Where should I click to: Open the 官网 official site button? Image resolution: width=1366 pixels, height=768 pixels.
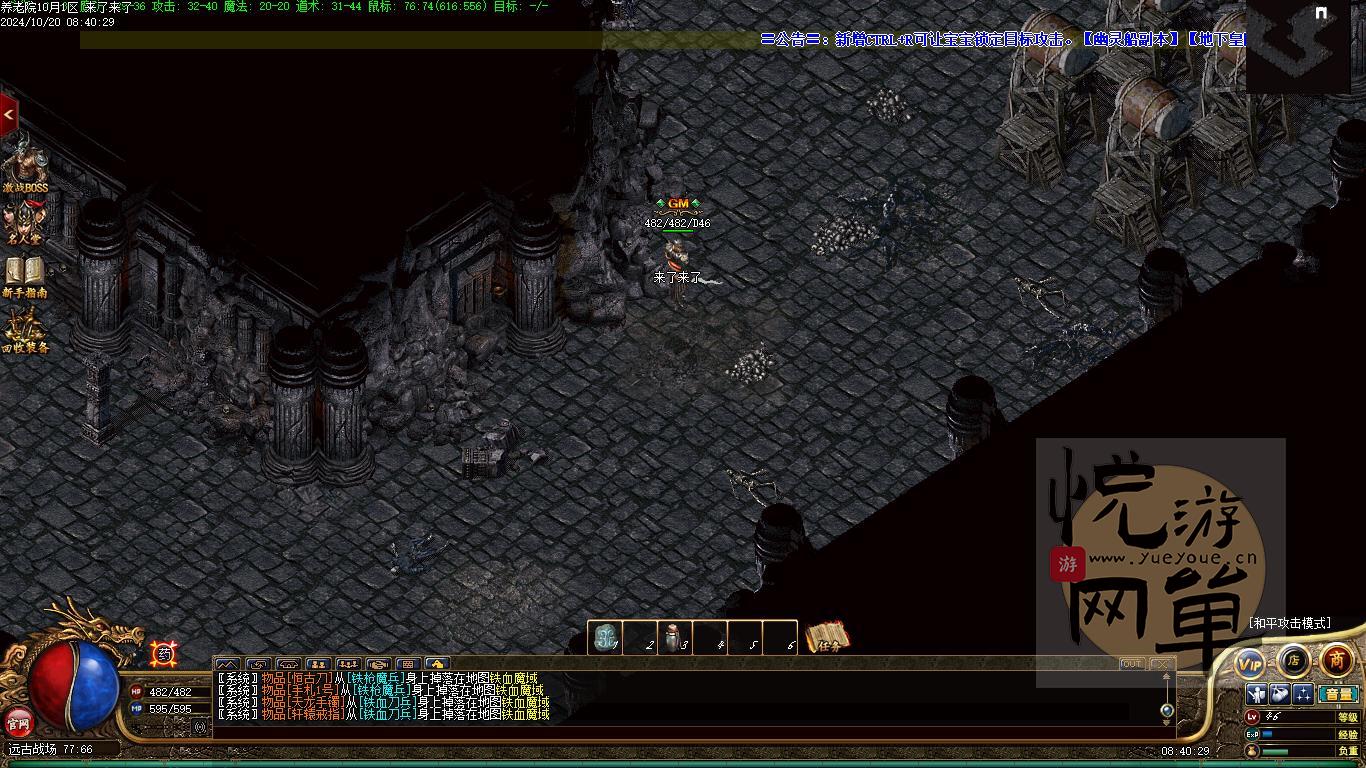[19, 721]
